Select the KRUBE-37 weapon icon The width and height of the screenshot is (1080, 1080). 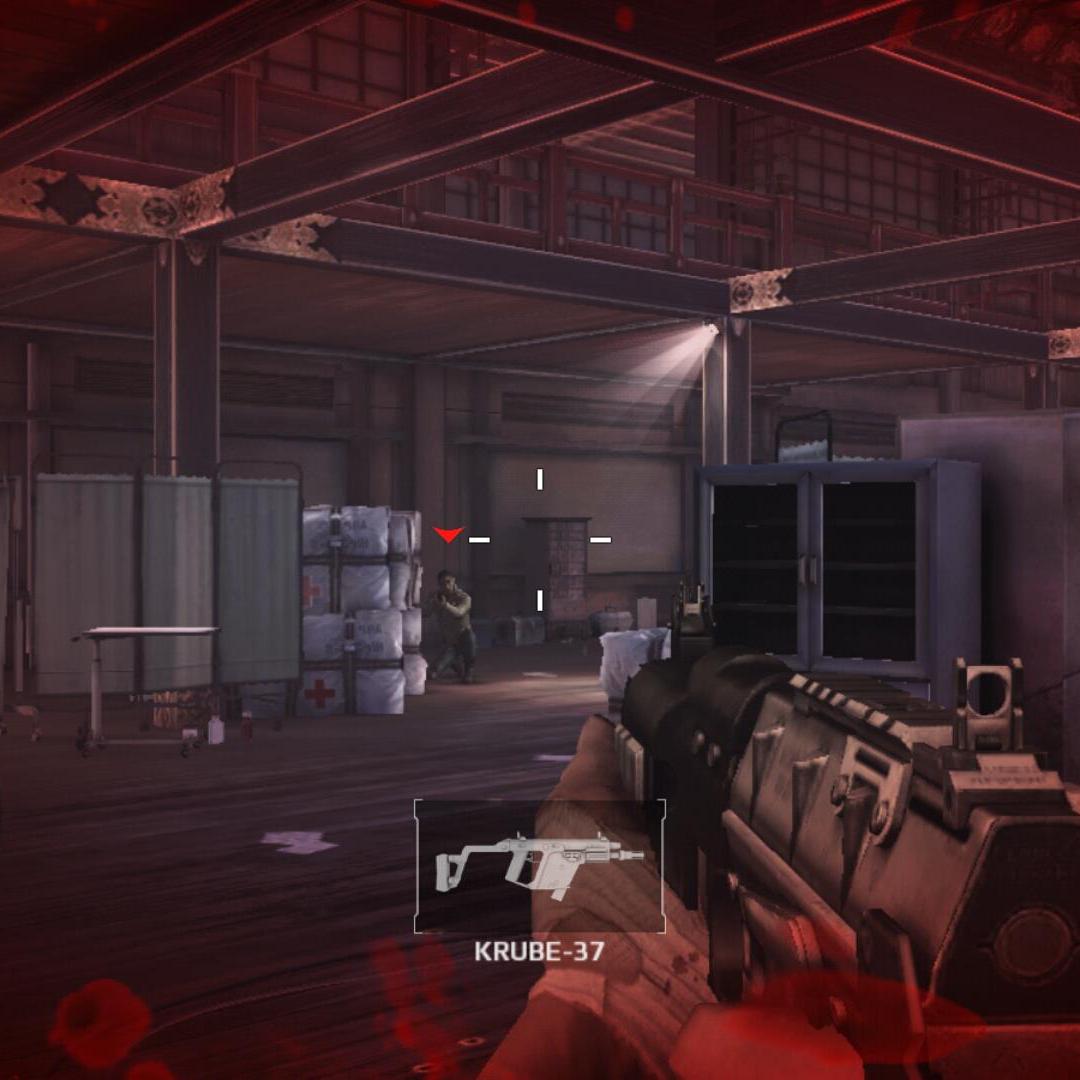[x=540, y=865]
